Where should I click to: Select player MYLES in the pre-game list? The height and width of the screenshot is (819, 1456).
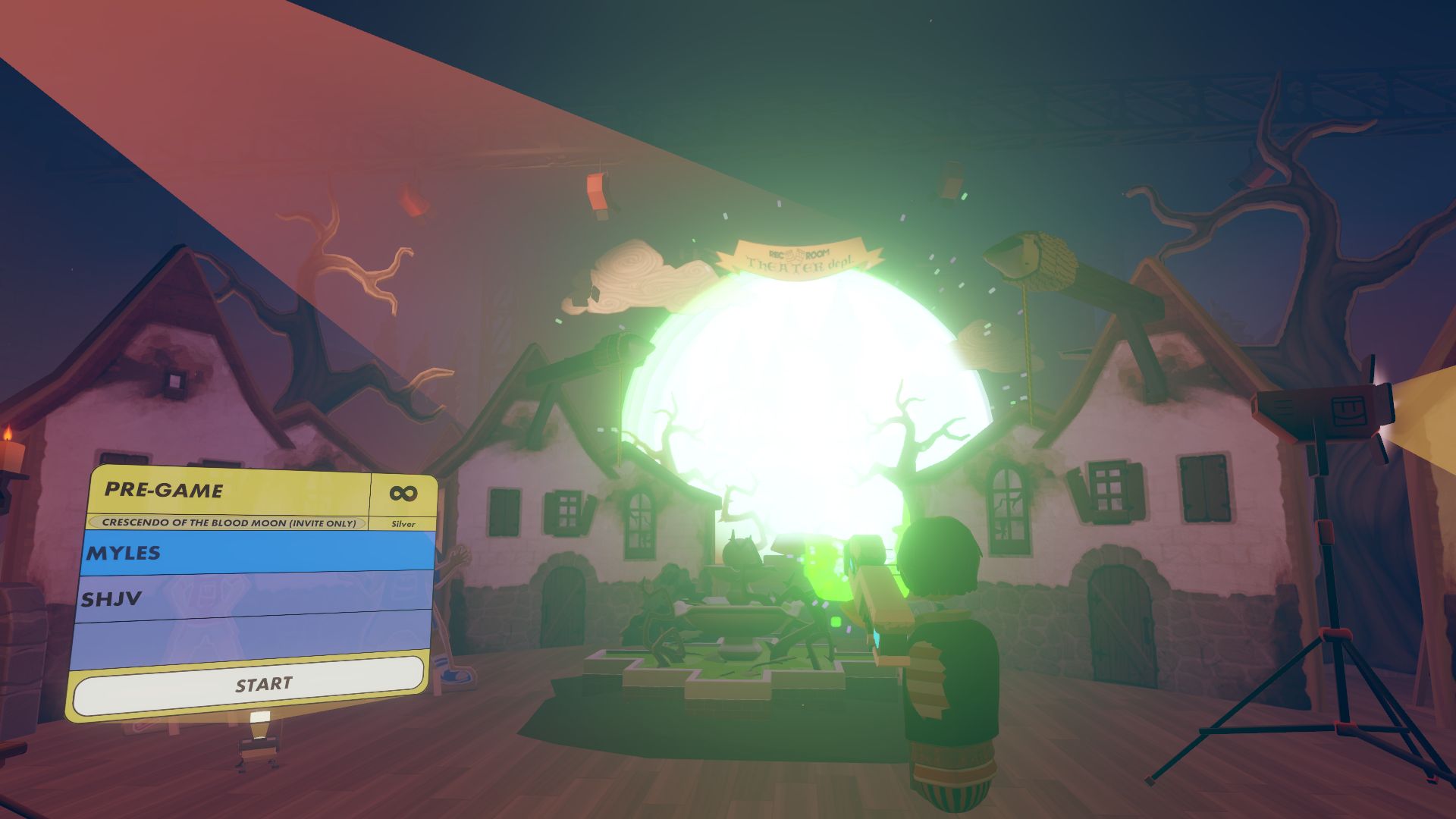pos(258,552)
